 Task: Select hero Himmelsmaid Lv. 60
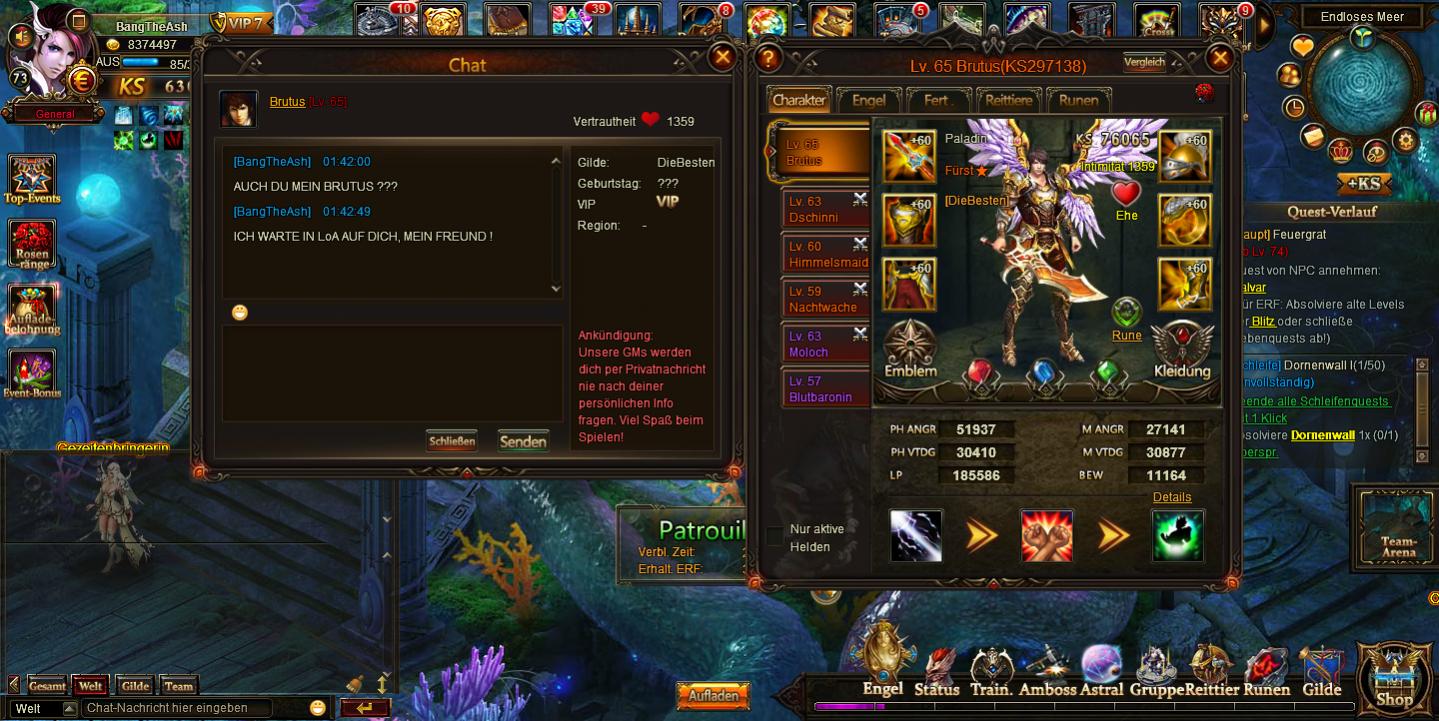click(x=824, y=253)
